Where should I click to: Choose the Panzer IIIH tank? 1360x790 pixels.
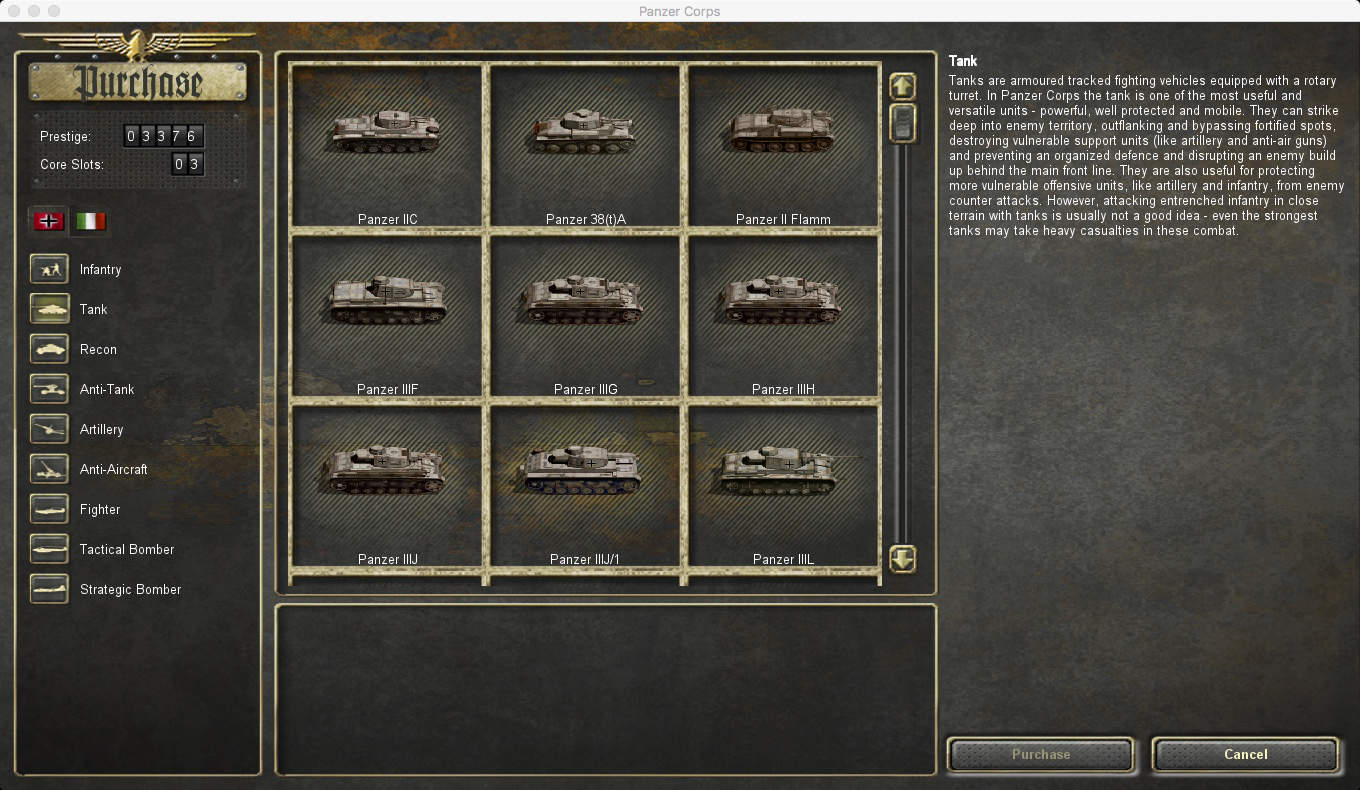click(x=783, y=317)
